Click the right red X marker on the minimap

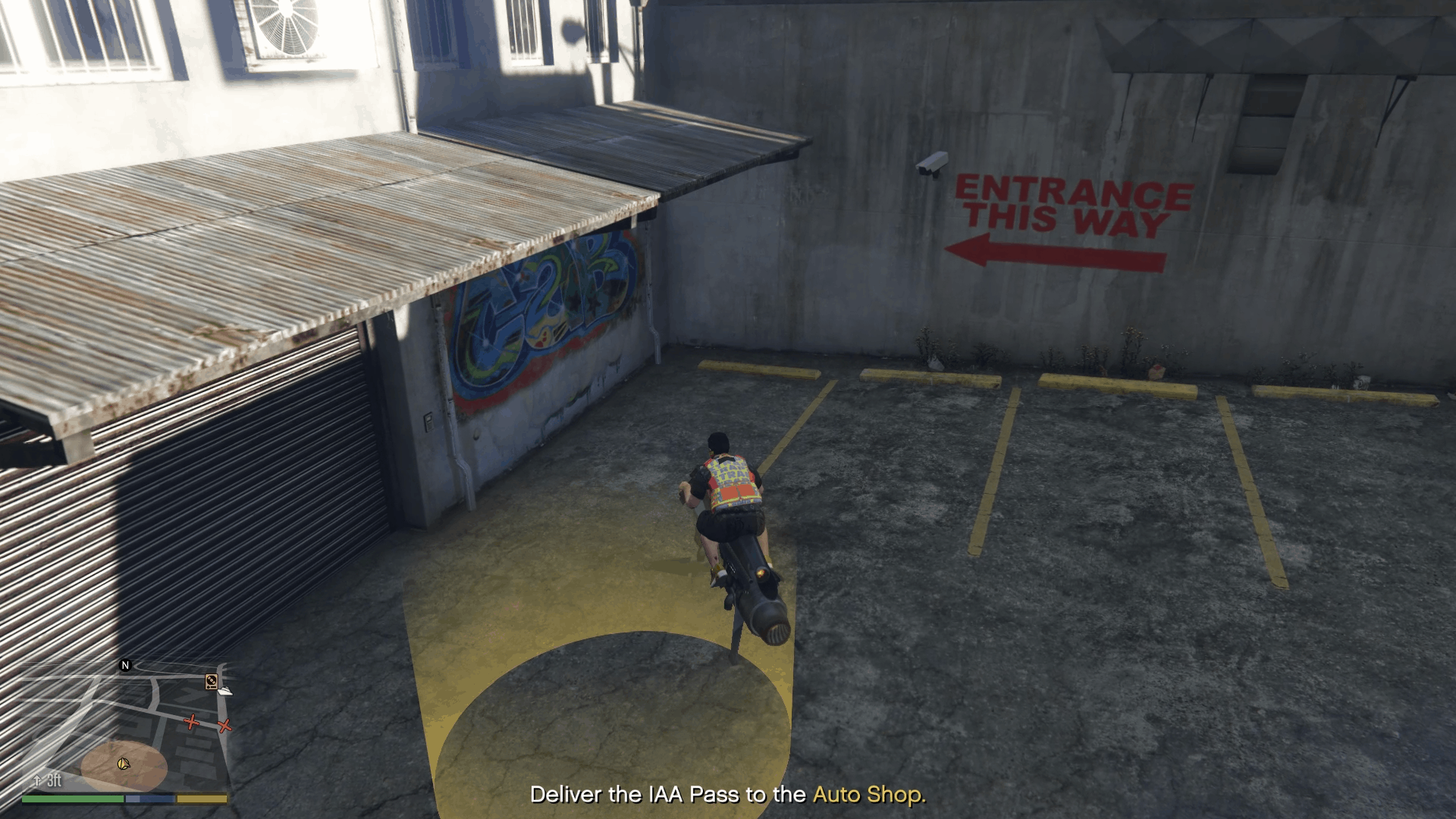224,726
